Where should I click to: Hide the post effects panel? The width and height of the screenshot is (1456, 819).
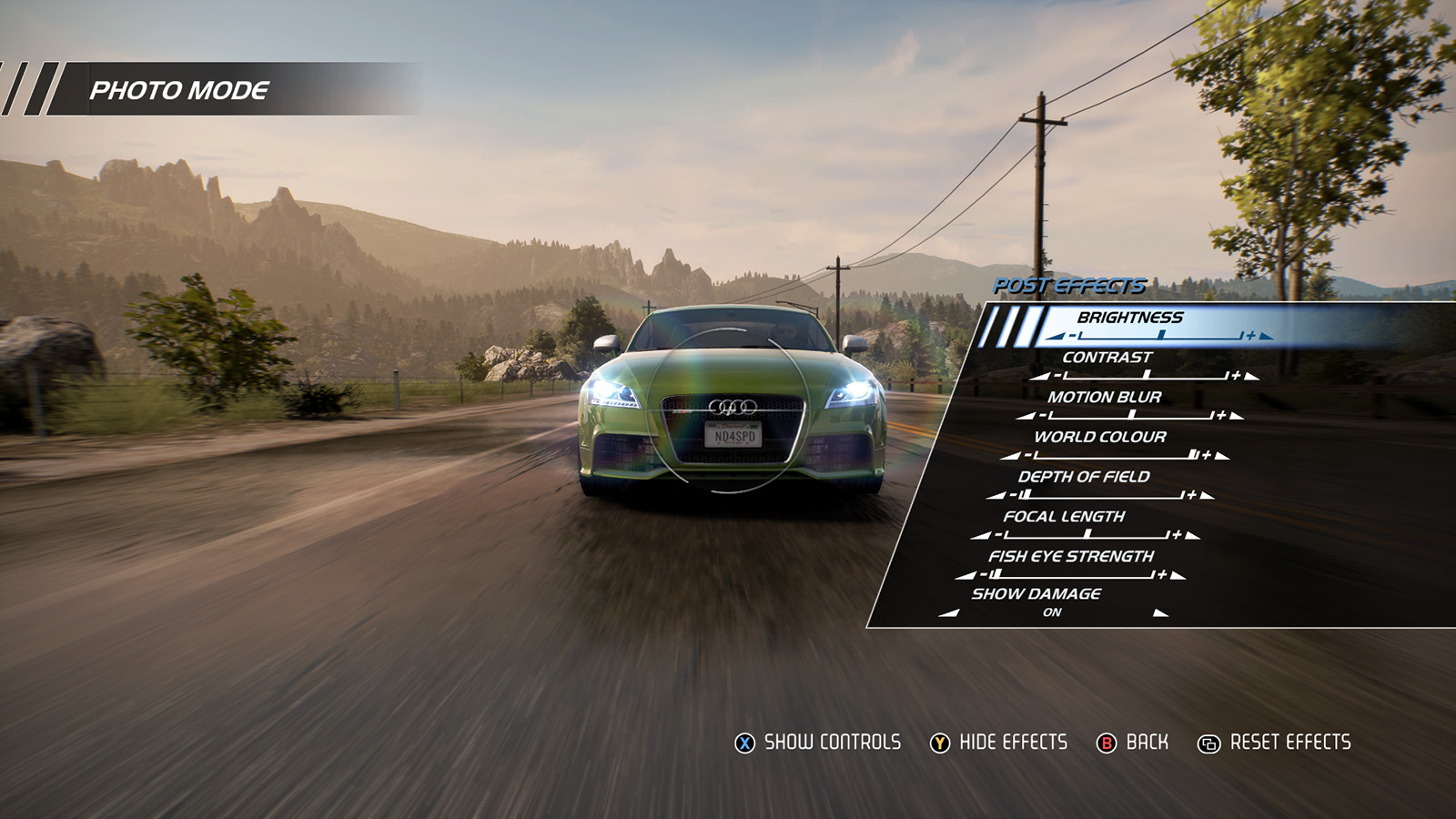(x=998, y=743)
